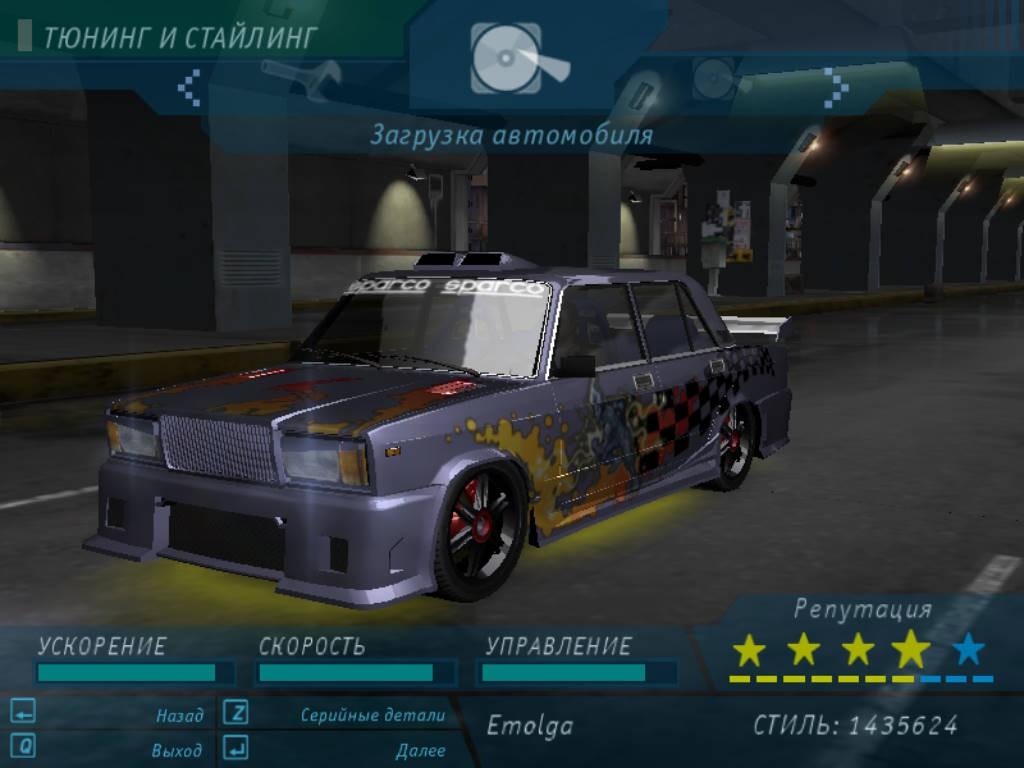This screenshot has width=1024, height=768.
Task: Go back with the Назад button
Action: 178,715
